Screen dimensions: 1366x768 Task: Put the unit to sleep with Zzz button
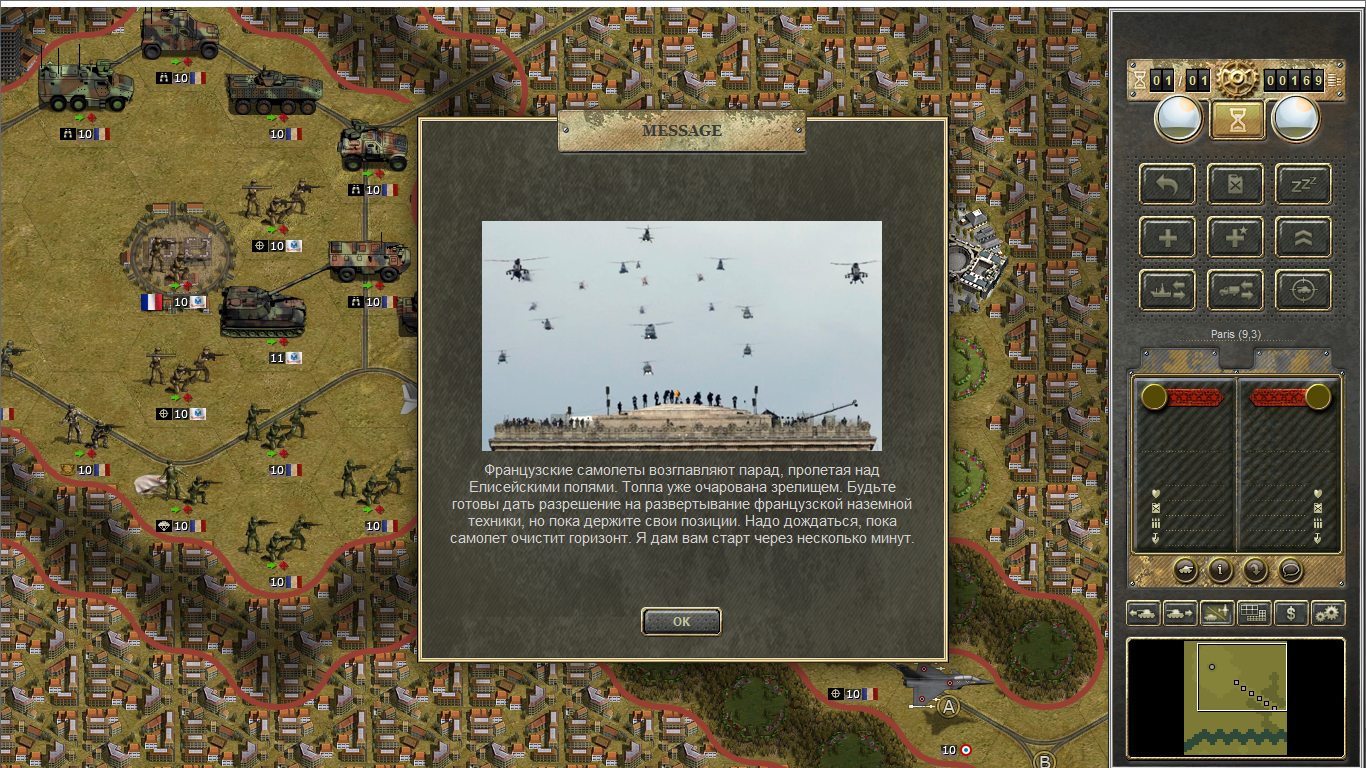(x=1303, y=184)
